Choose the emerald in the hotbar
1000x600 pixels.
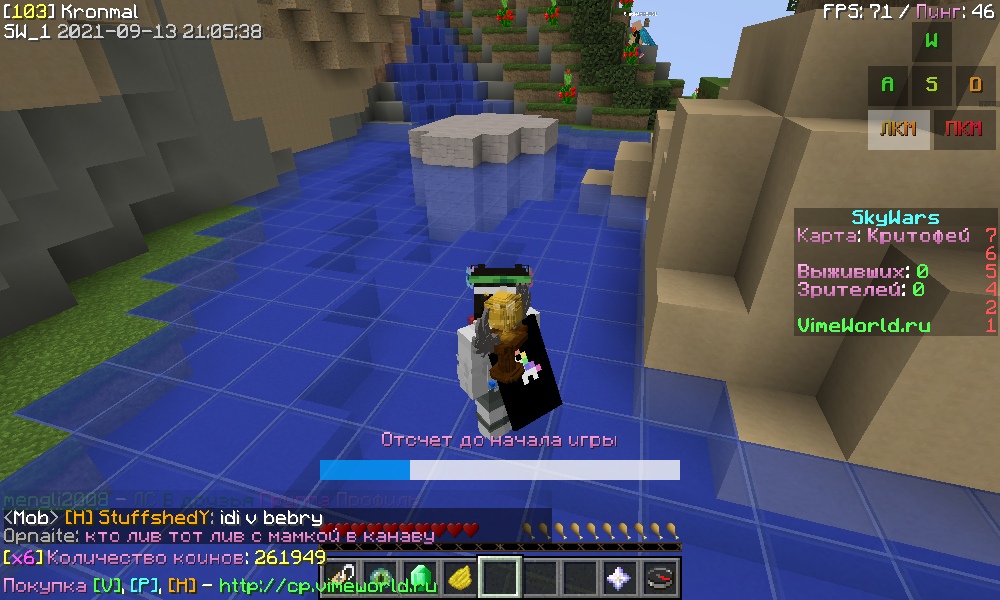point(421,578)
